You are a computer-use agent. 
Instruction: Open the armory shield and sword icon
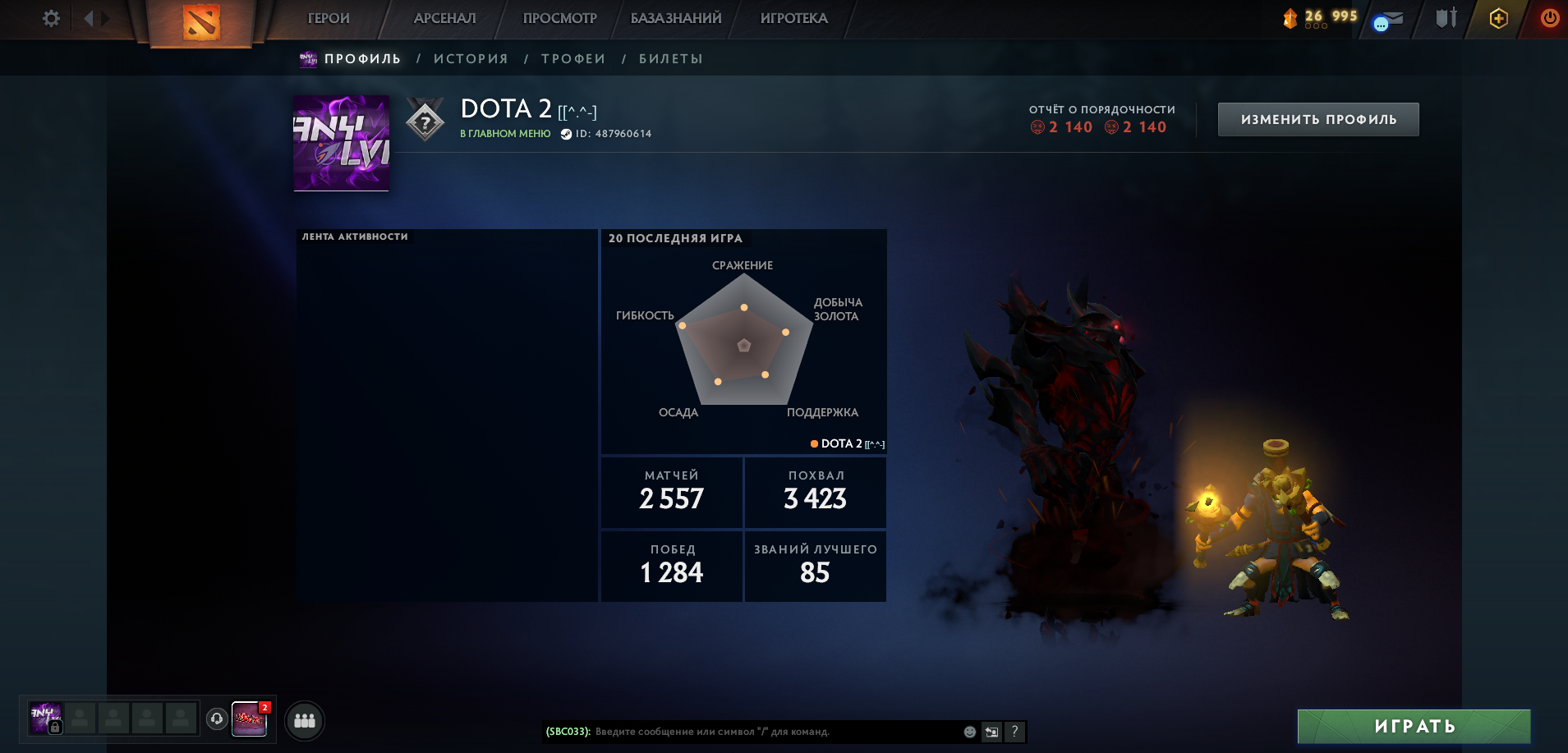1447,17
